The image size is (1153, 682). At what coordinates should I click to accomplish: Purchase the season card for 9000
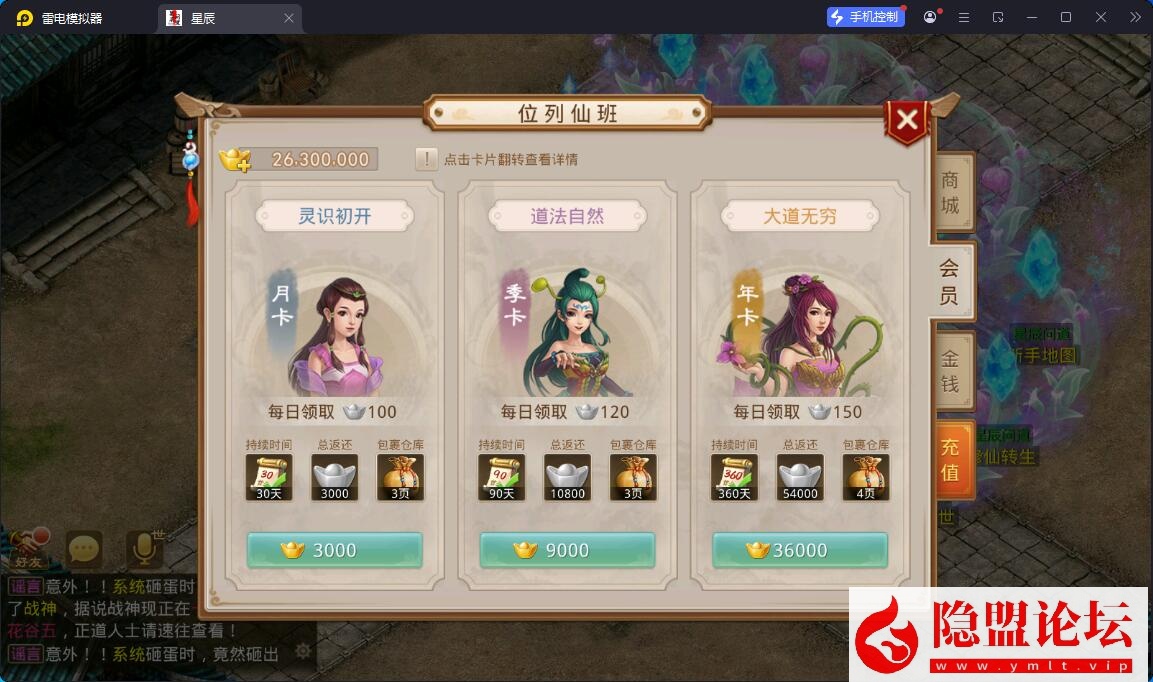(x=567, y=550)
